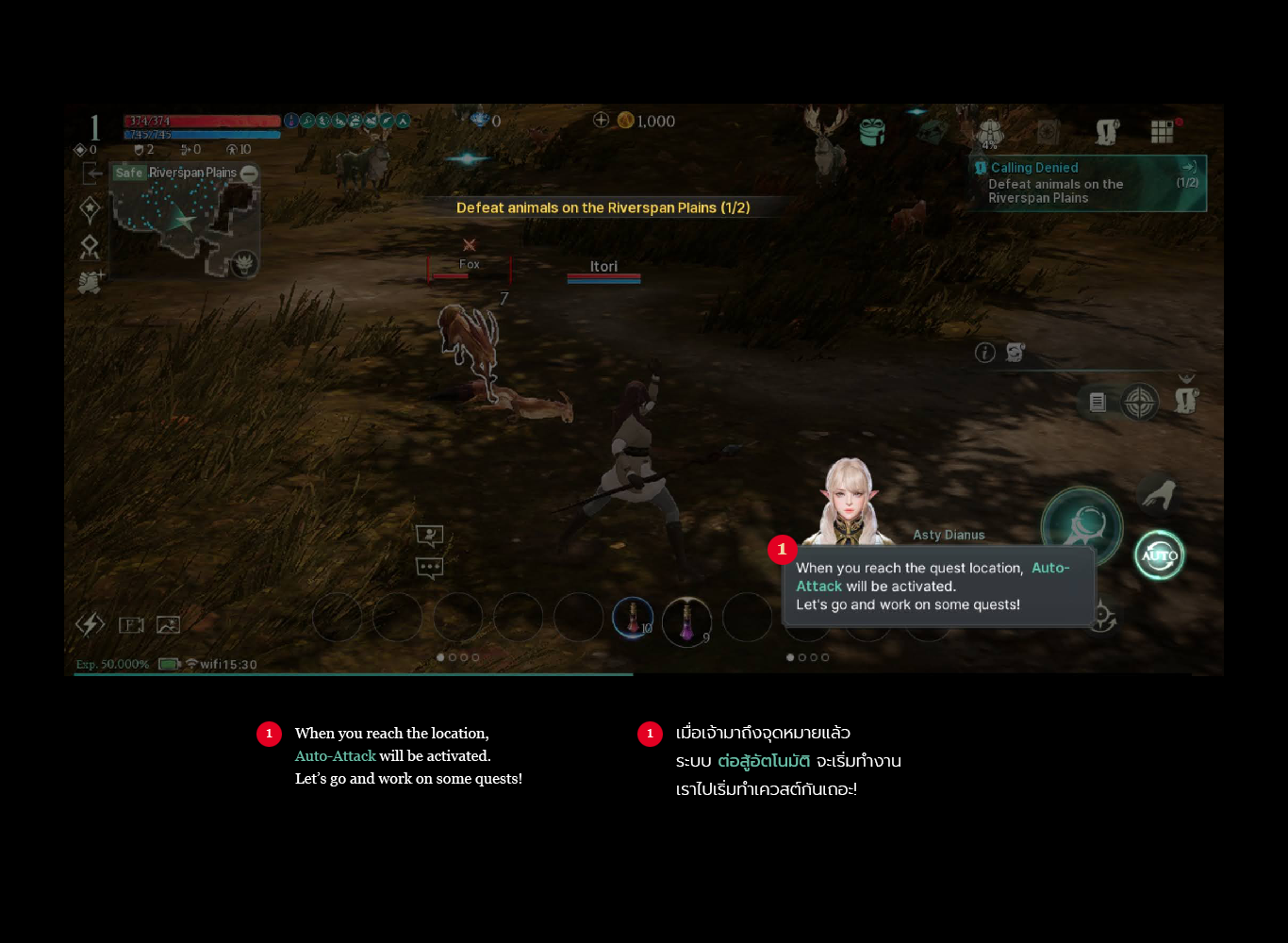Toggle the glowing AUTO attack button
The image size is (1288, 943).
[x=1159, y=555]
